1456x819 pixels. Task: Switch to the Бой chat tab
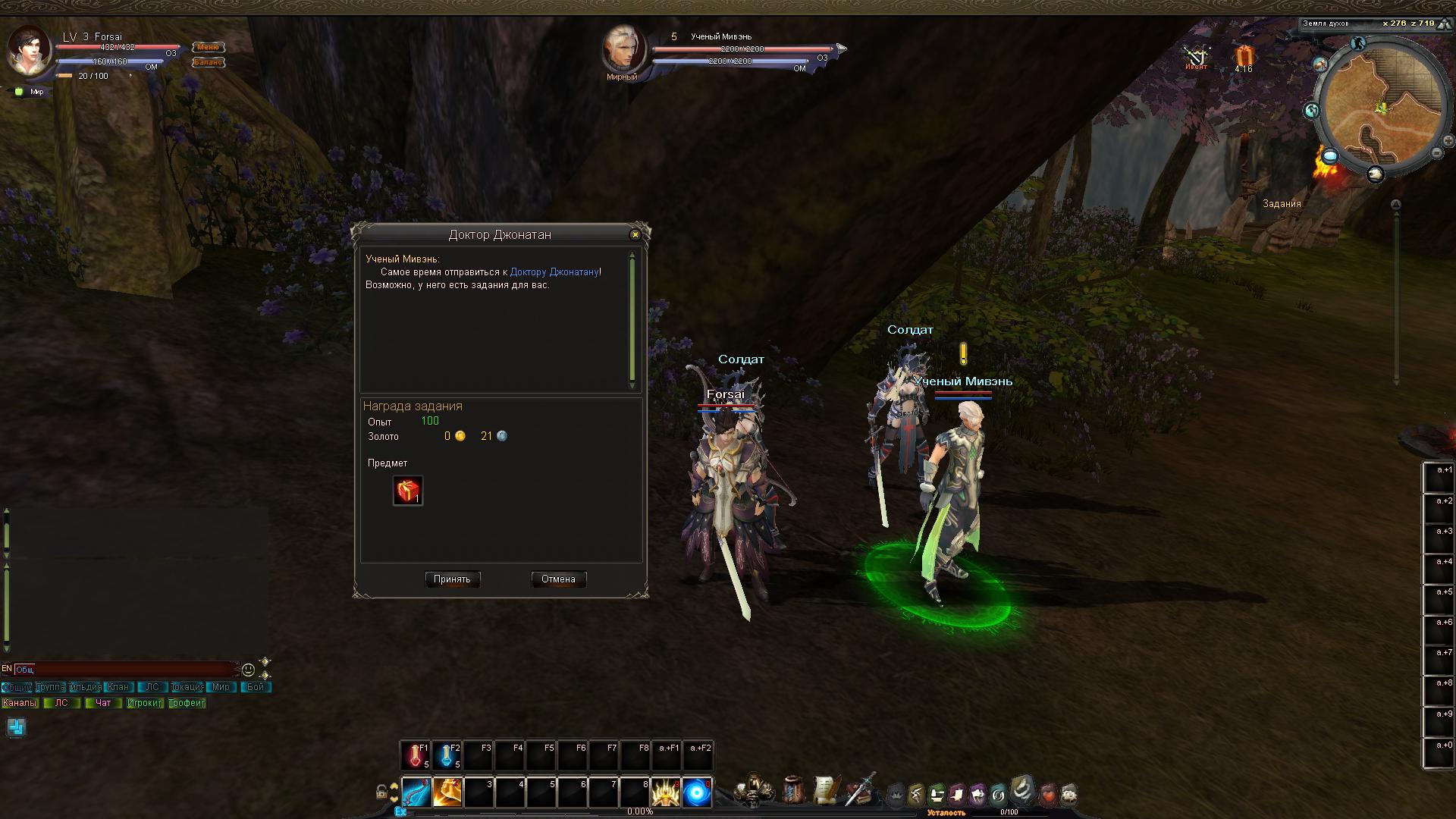click(256, 687)
